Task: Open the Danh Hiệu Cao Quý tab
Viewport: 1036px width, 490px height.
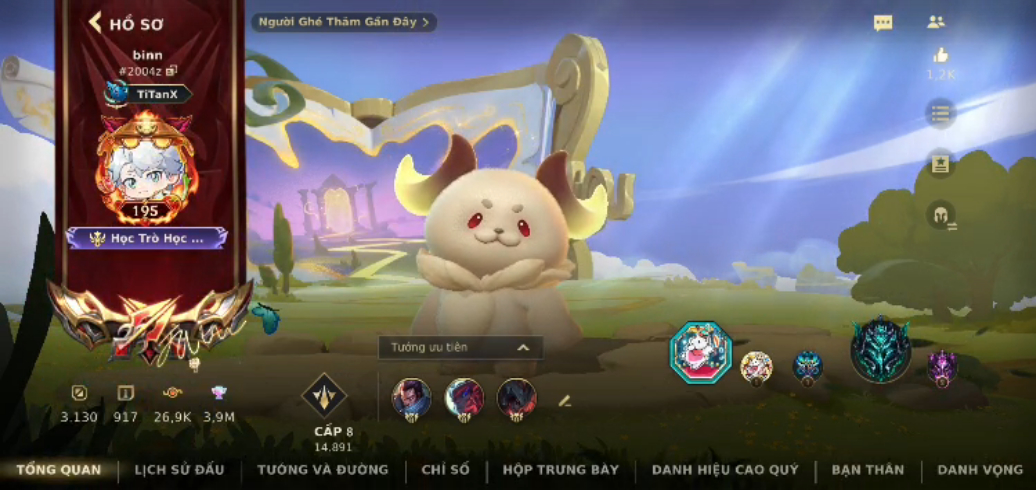Action: click(x=725, y=469)
